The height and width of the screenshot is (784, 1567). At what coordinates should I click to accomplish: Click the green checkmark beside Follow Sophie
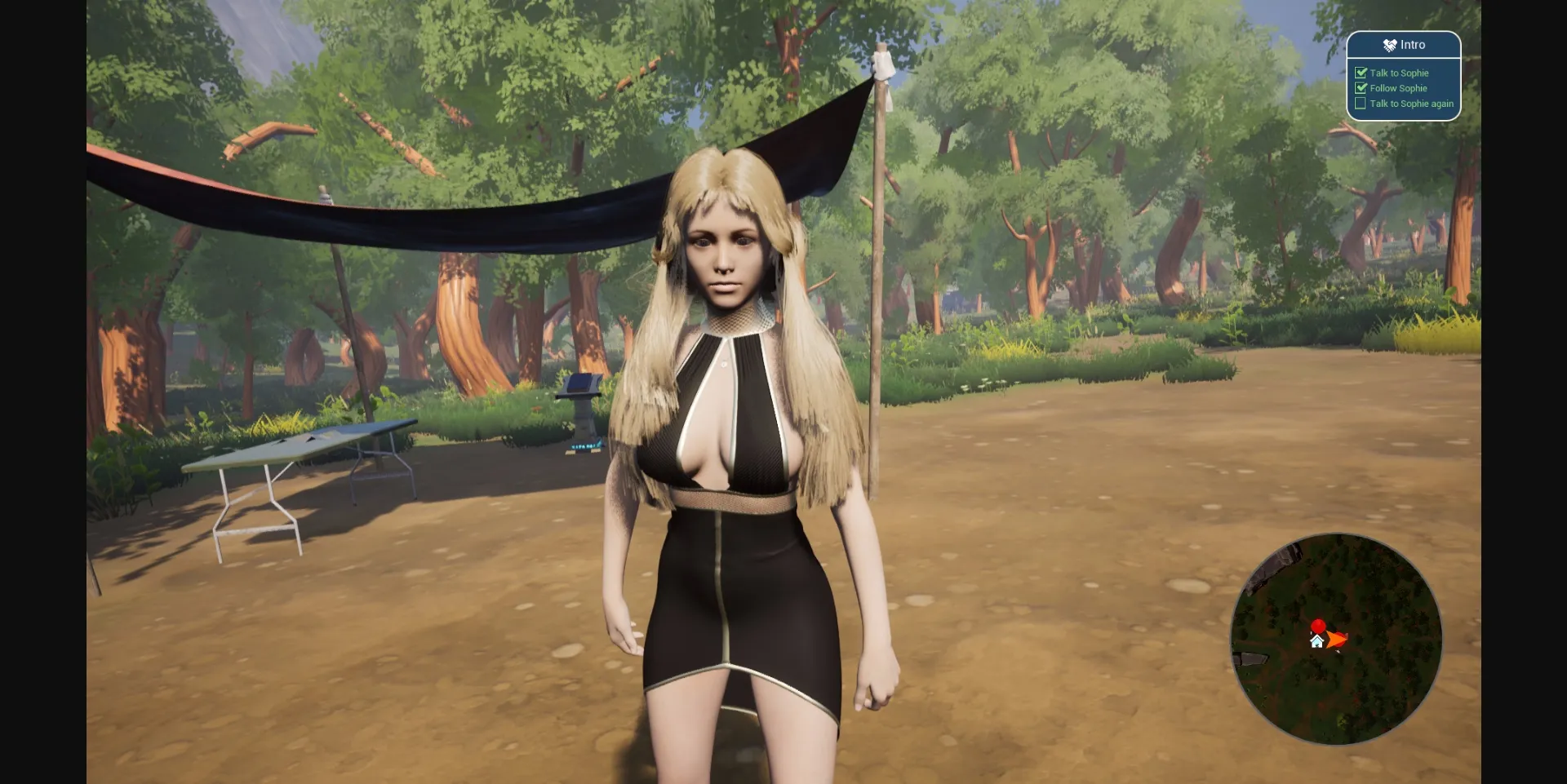point(1361,88)
